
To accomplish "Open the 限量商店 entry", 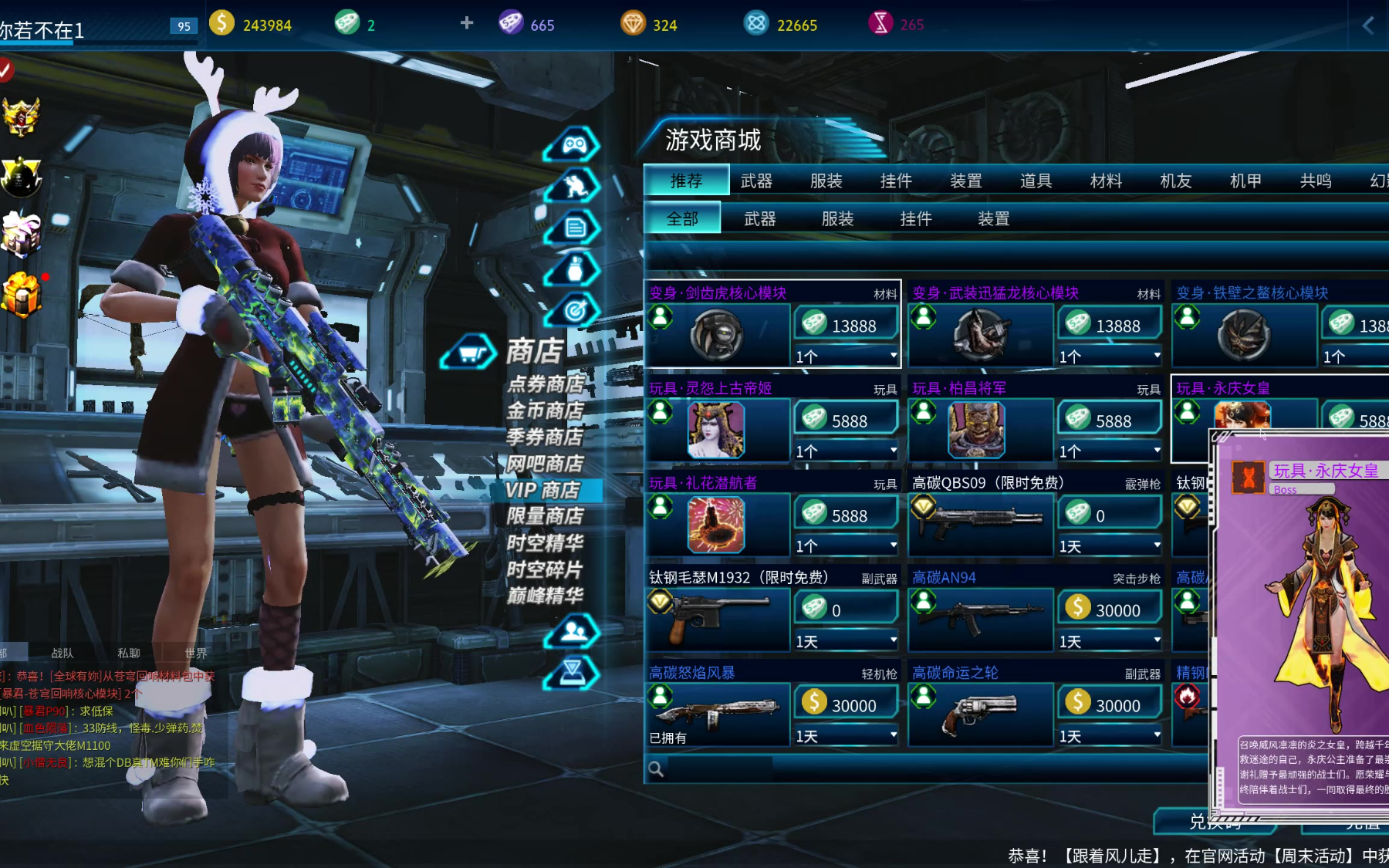I will (x=545, y=516).
